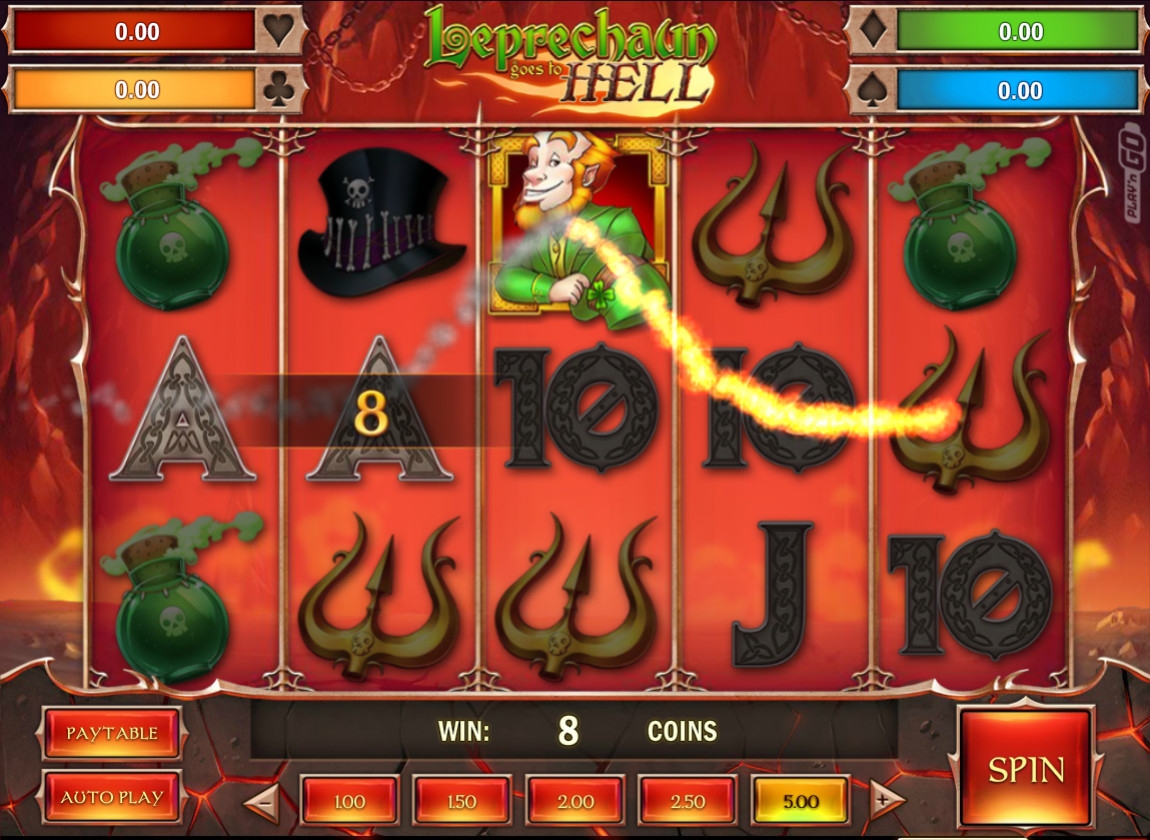Increase the bet with the plus arrow
Screen dimensions: 1150x840
tap(882, 800)
